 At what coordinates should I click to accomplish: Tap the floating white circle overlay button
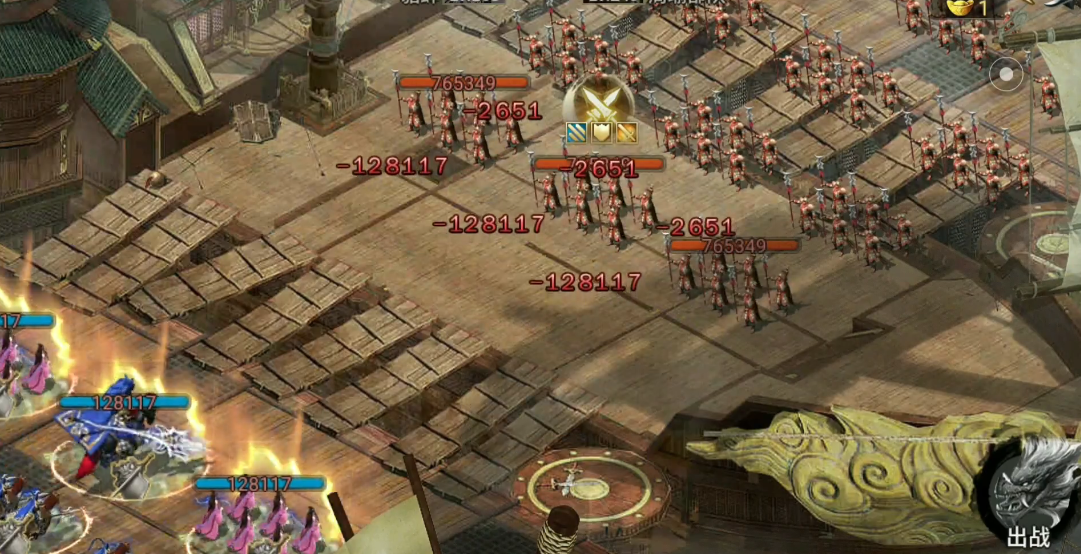pyautogui.click(x=1007, y=74)
